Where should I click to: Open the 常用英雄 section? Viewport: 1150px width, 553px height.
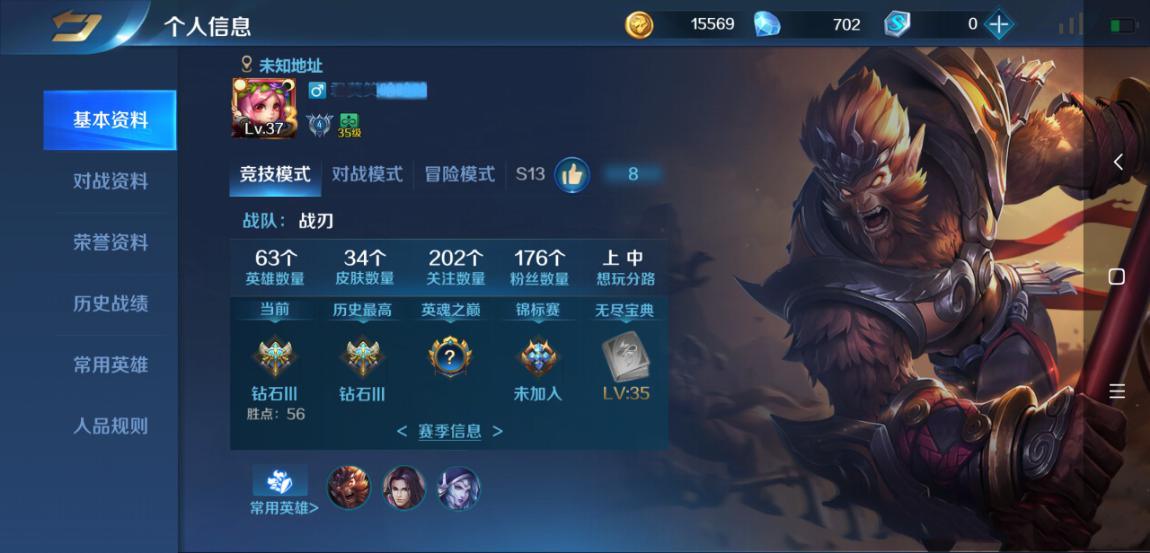point(110,364)
